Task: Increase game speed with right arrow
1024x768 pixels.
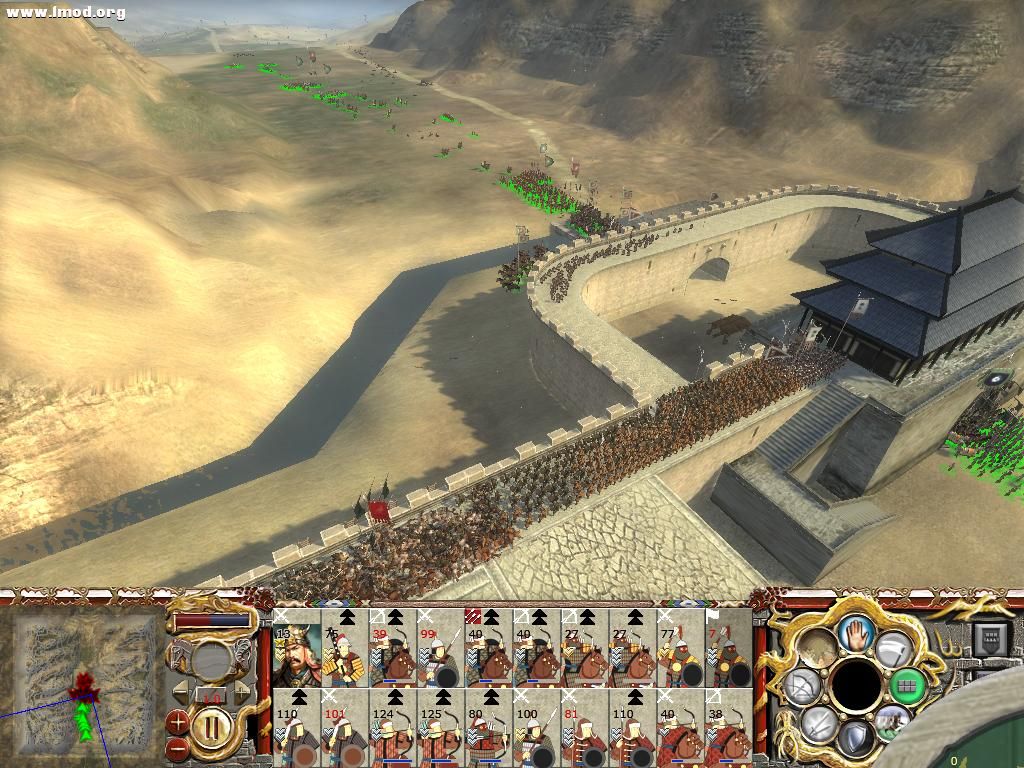Action: coord(241,693)
